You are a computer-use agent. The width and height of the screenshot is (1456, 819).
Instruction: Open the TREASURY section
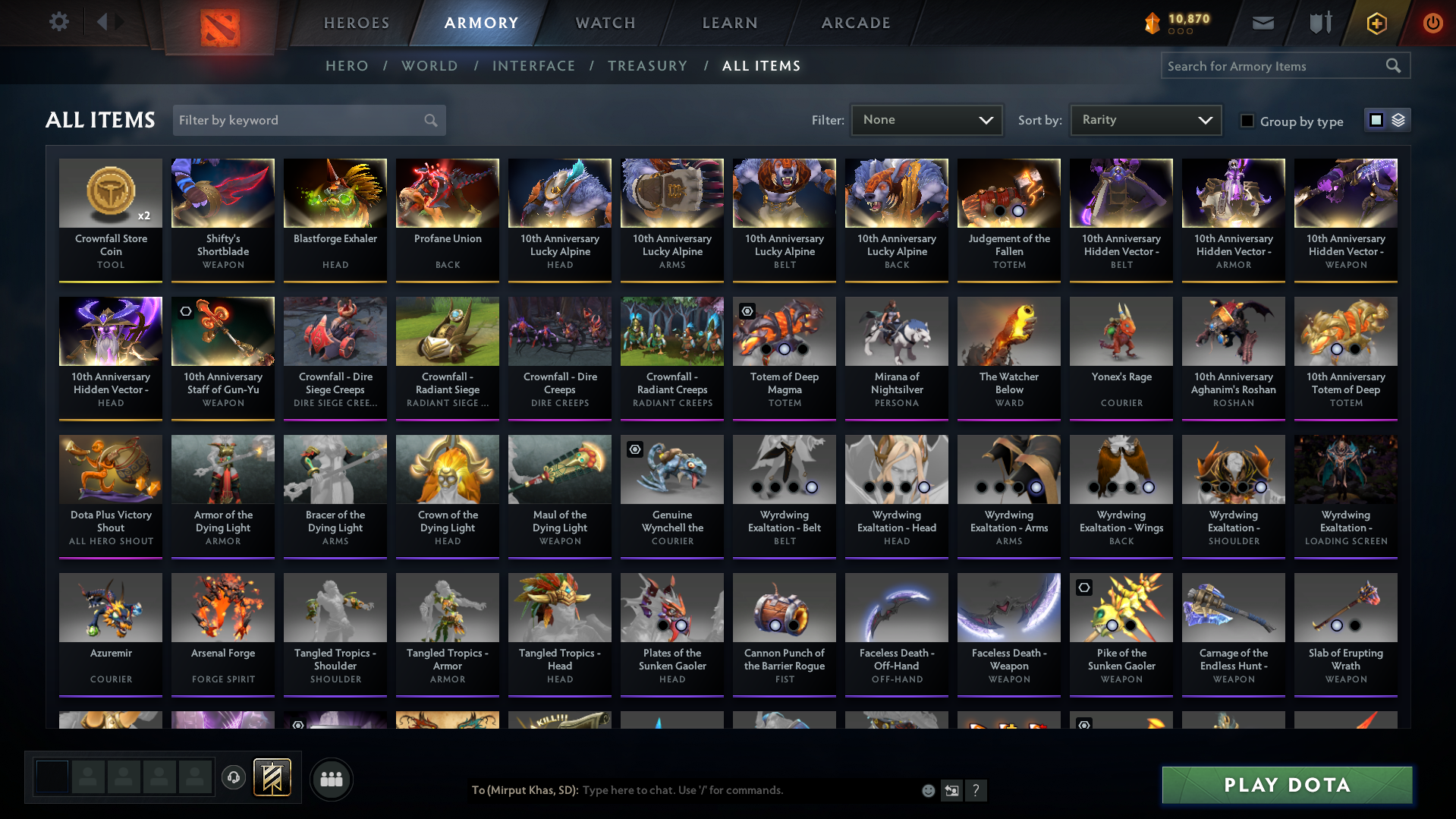coord(647,65)
